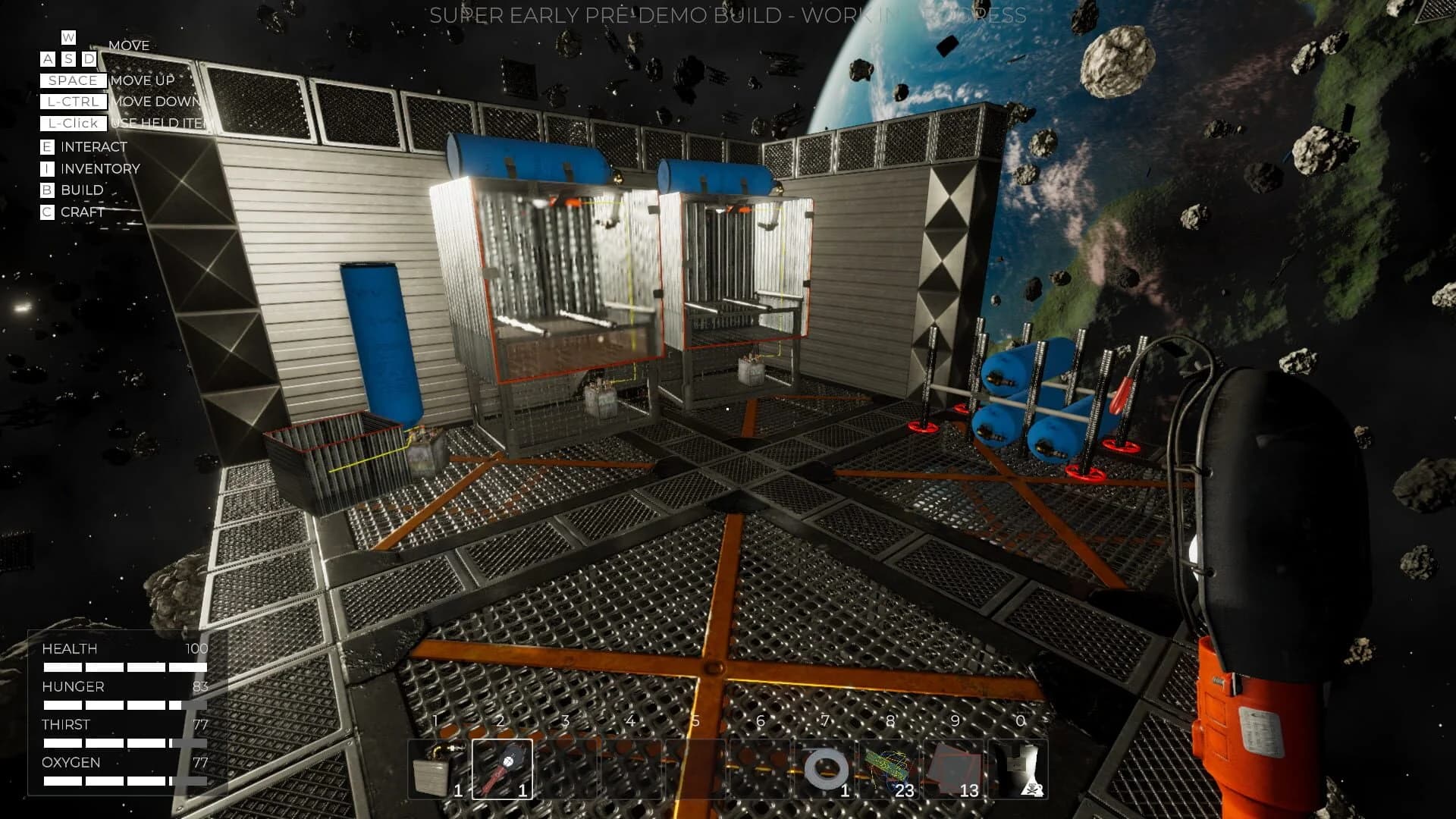Click the L-Click key icon for USE HELD ITEM
The height and width of the screenshot is (819, 1456).
click(x=72, y=124)
